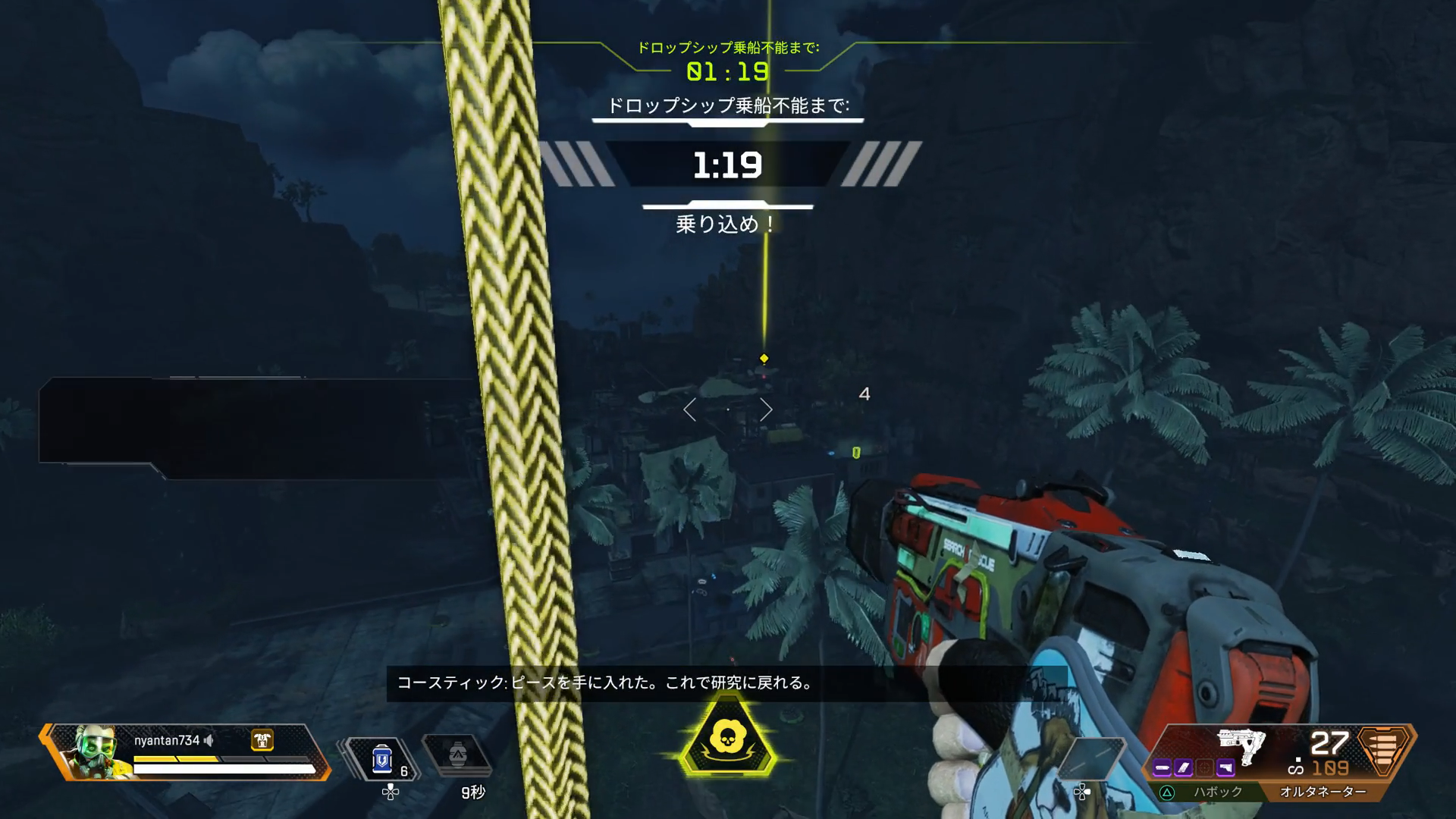
Task: Click the Caustic legend portrait
Action: (x=96, y=751)
